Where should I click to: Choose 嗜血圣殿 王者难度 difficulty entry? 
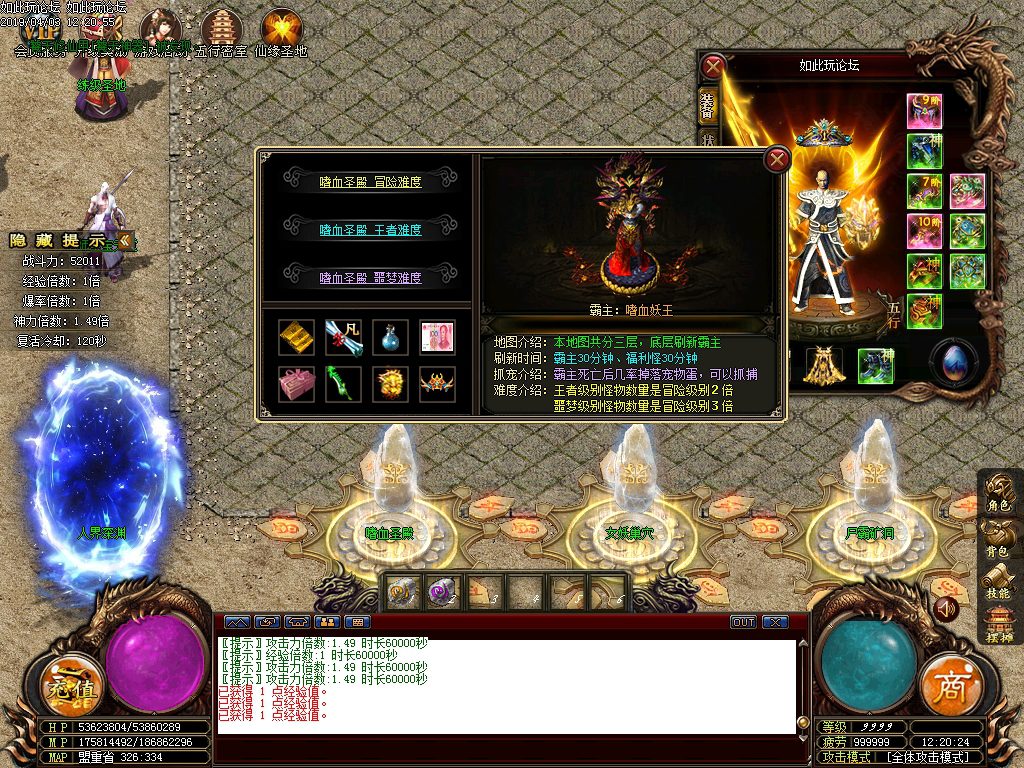tap(370, 230)
